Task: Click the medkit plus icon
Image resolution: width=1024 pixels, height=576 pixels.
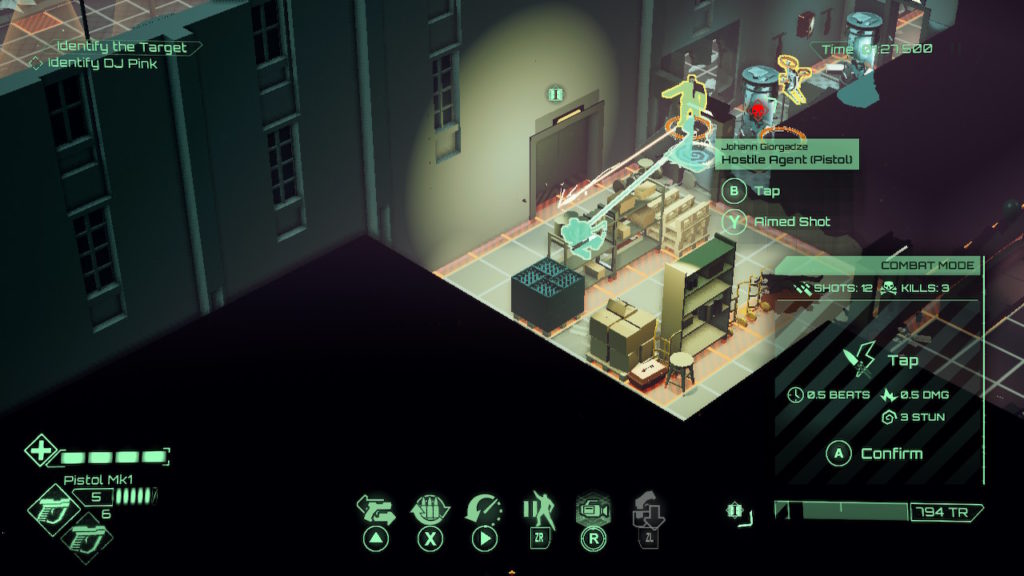Action: click(x=40, y=450)
